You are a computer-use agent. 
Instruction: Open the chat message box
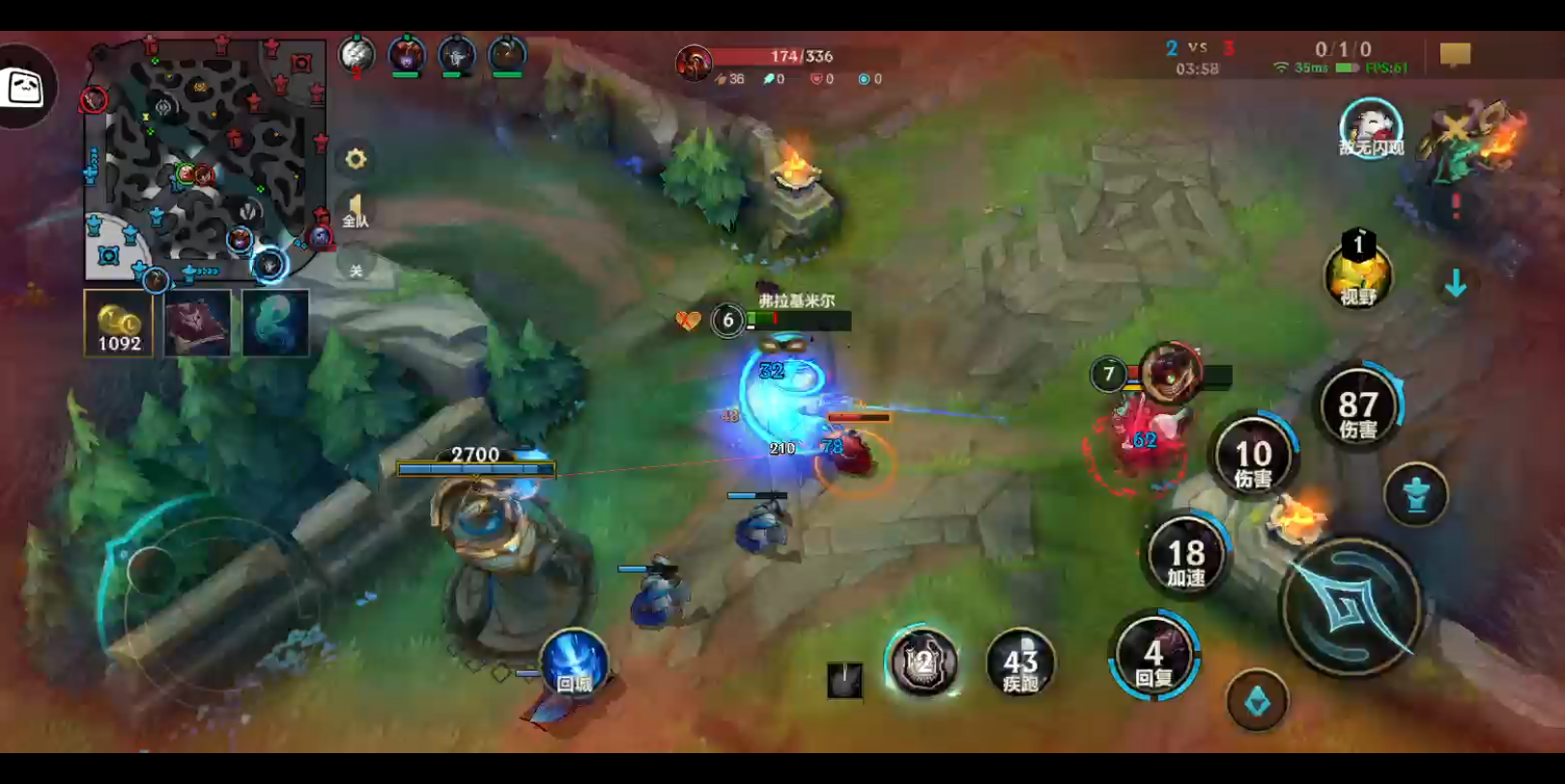pyautogui.click(x=1455, y=55)
